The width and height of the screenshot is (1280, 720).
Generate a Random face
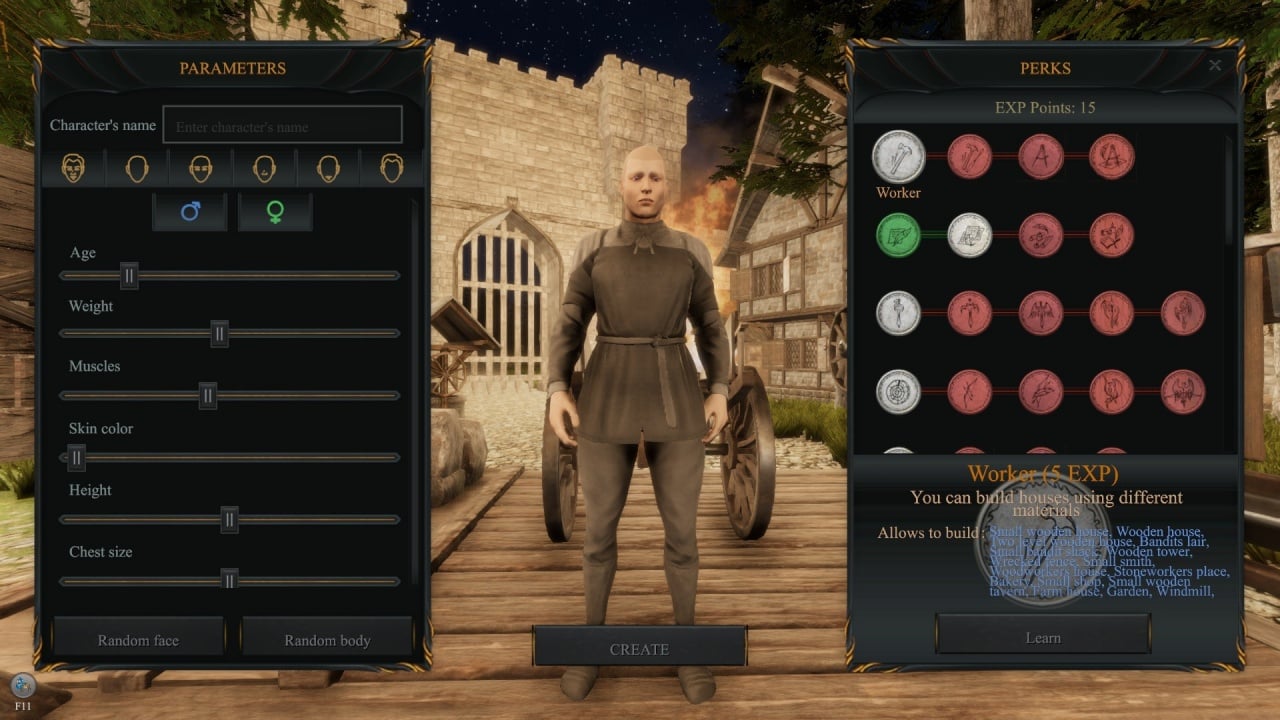[138, 639]
